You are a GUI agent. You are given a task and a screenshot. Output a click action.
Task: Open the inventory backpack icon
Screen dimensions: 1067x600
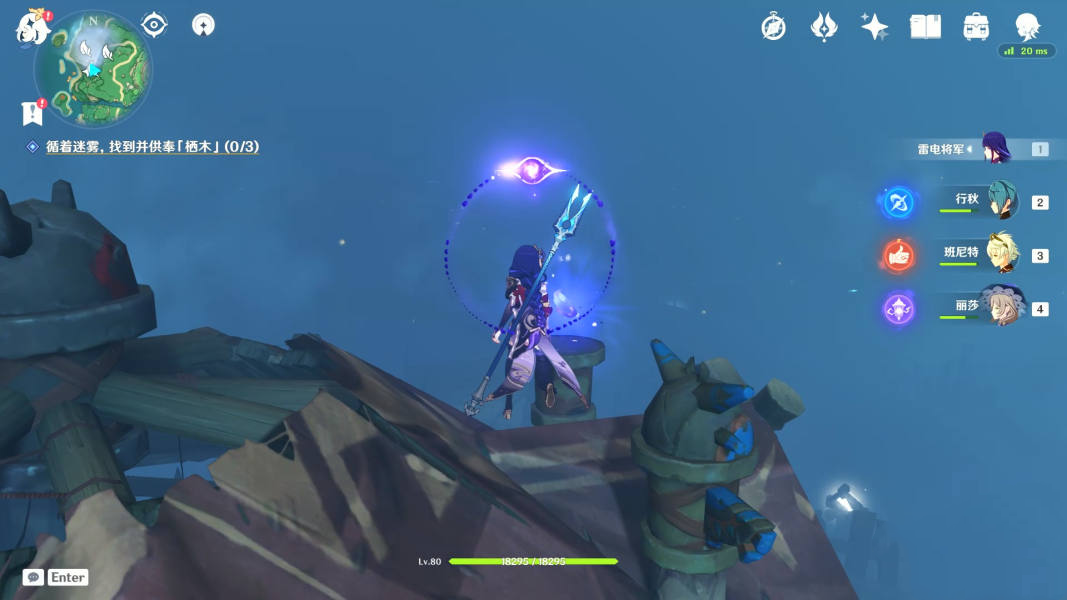tap(976, 27)
